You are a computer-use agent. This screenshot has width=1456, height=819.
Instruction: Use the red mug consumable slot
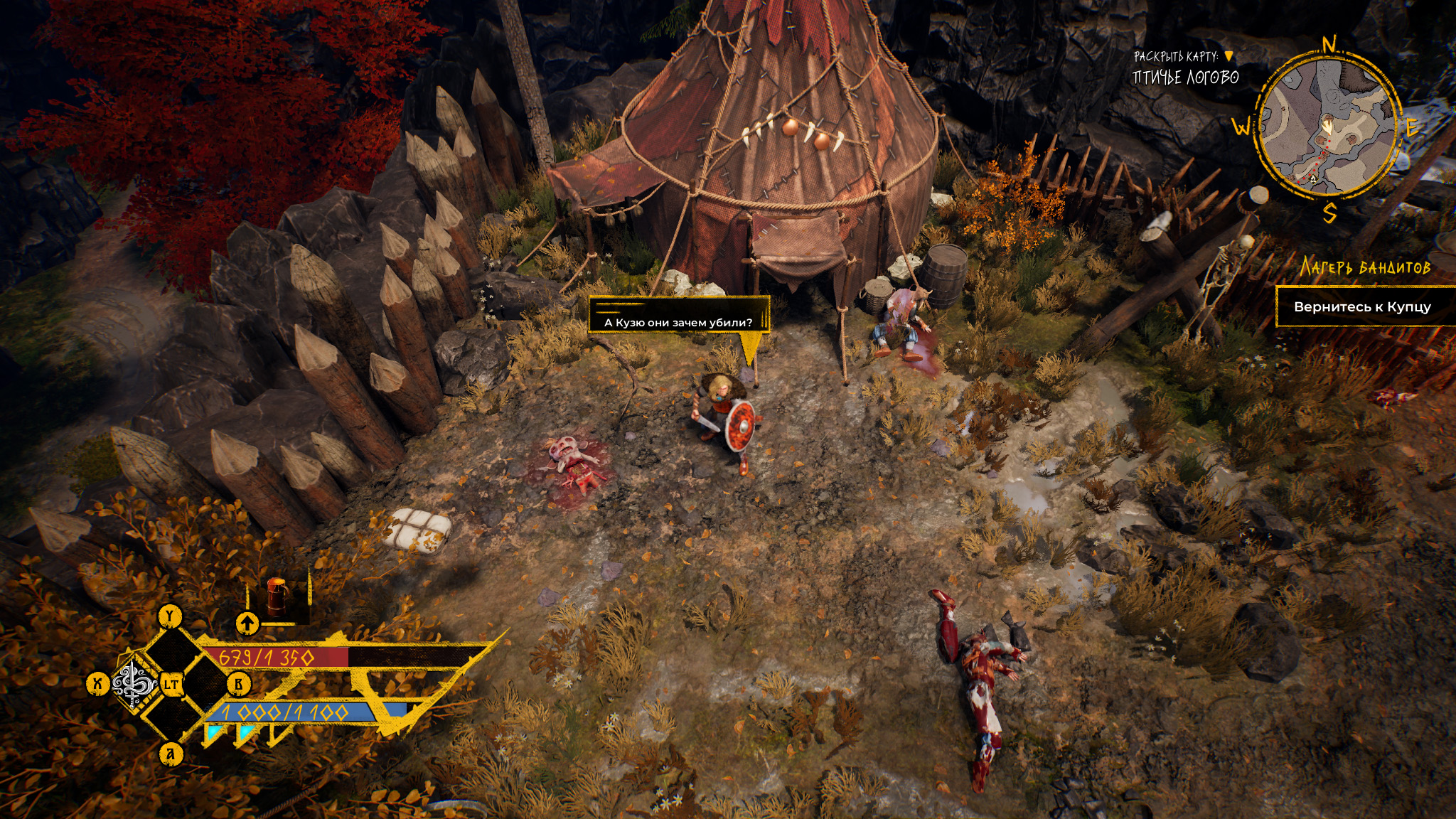276,595
